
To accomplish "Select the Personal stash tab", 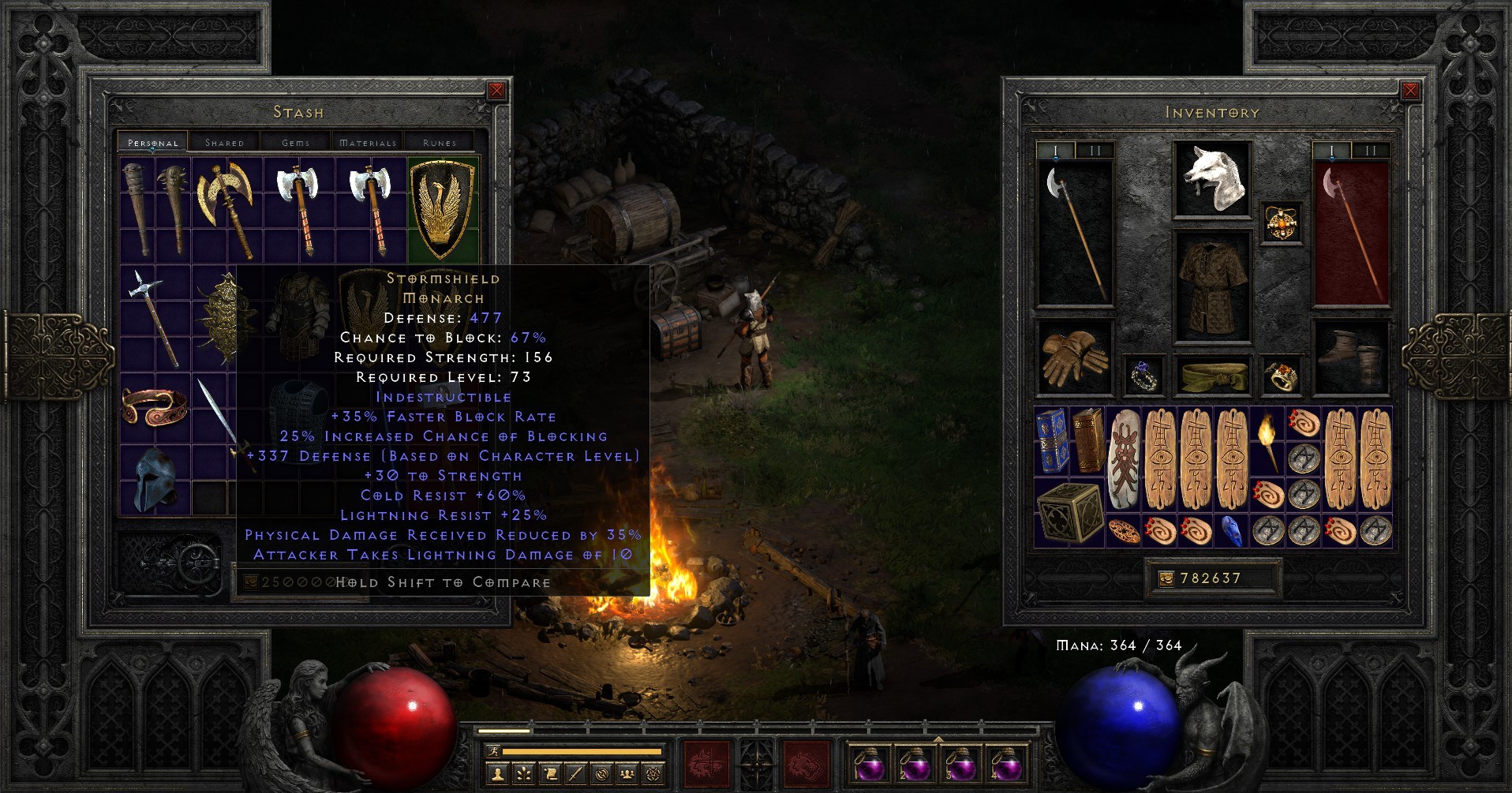I will click(x=152, y=143).
